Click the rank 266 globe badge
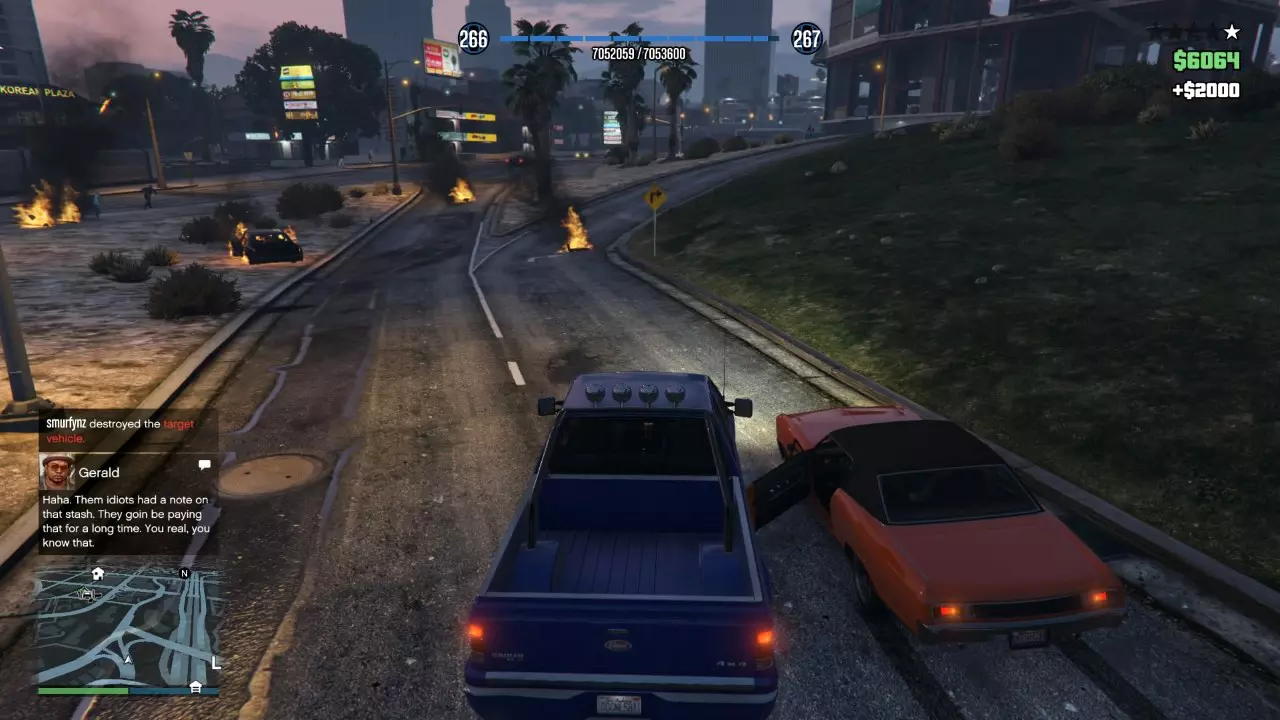Screen dimensions: 1280x720 473,39
